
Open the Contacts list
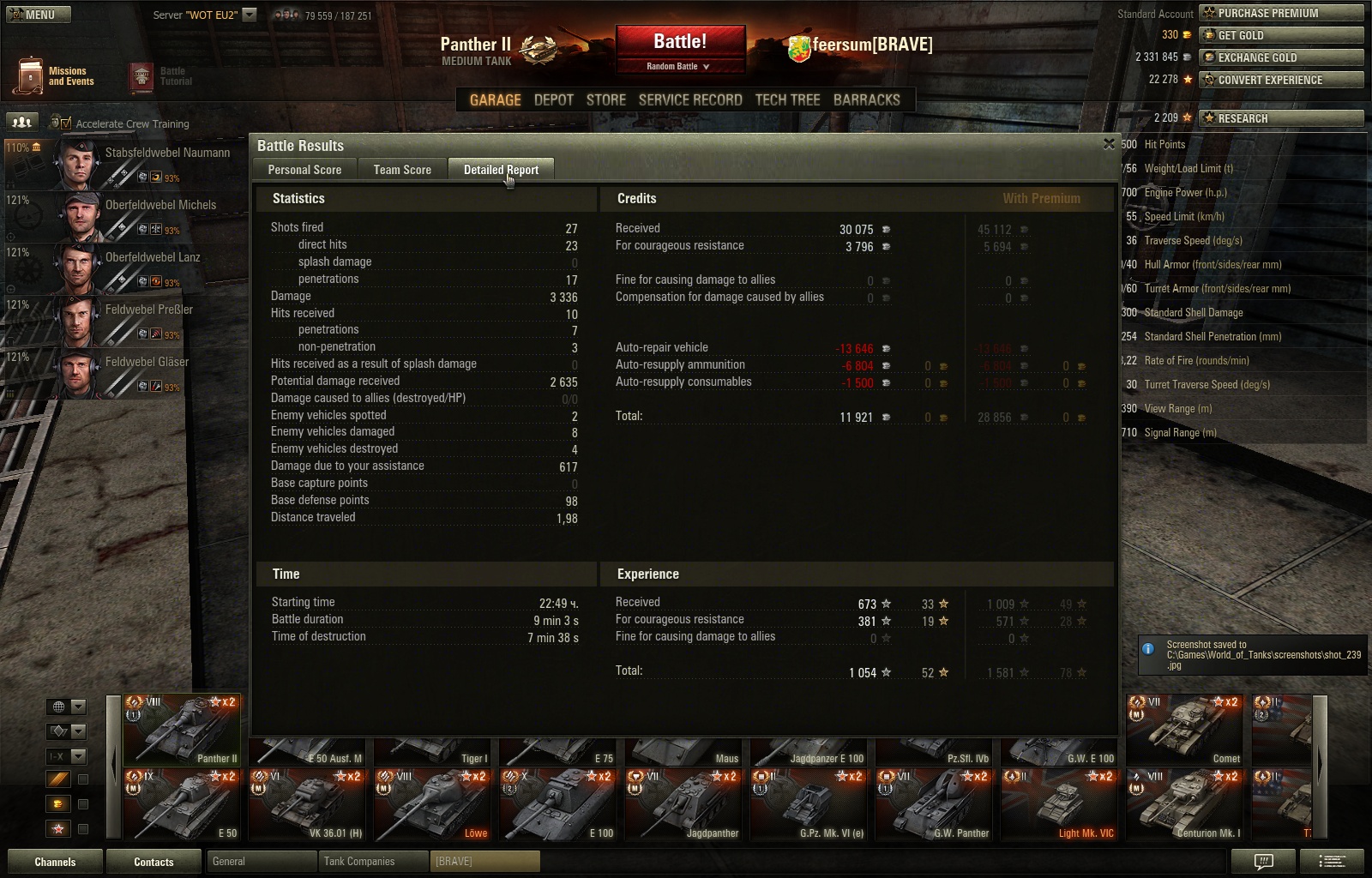pyautogui.click(x=153, y=862)
